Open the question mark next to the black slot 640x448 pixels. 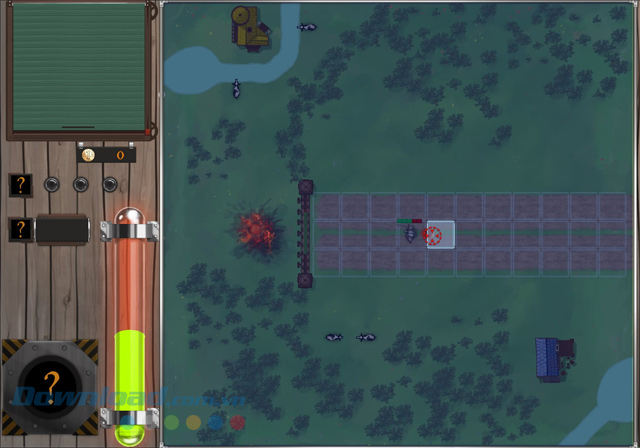coord(20,229)
